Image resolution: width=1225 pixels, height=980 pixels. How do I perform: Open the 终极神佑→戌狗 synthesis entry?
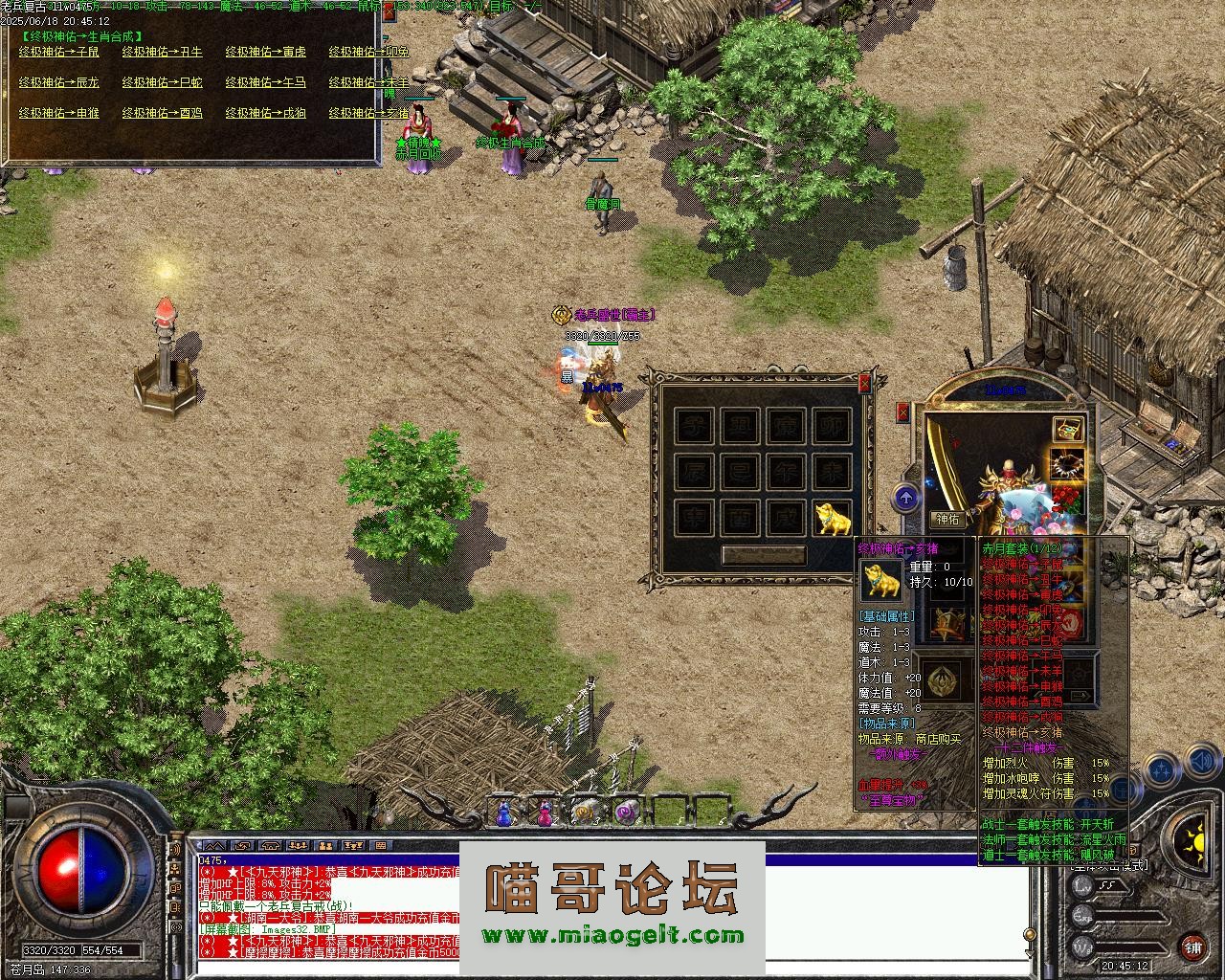pyautogui.click(x=265, y=113)
